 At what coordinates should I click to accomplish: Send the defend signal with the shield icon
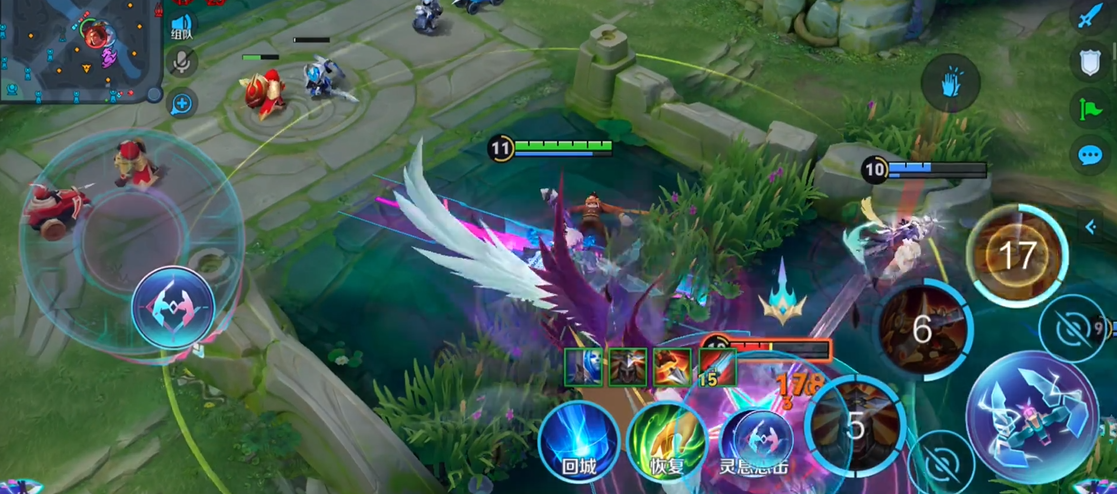(x=1088, y=62)
